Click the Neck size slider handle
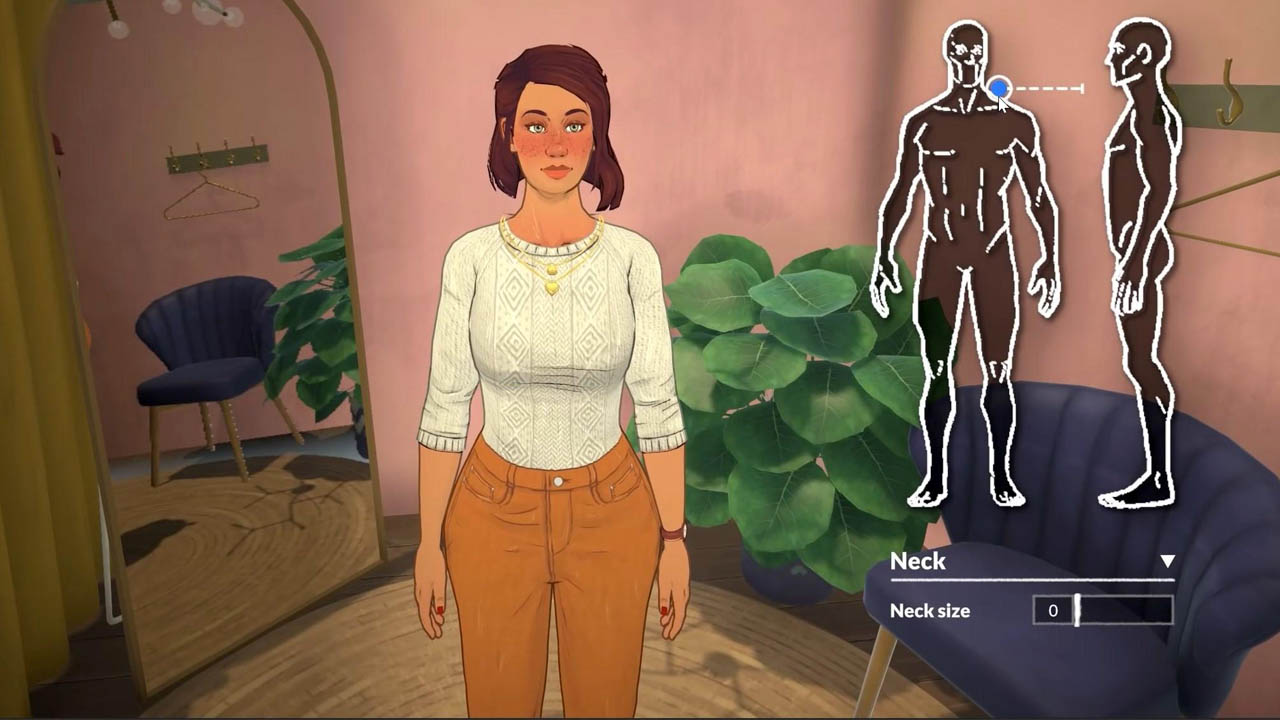This screenshot has height=720, width=1280. click(1077, 610)
